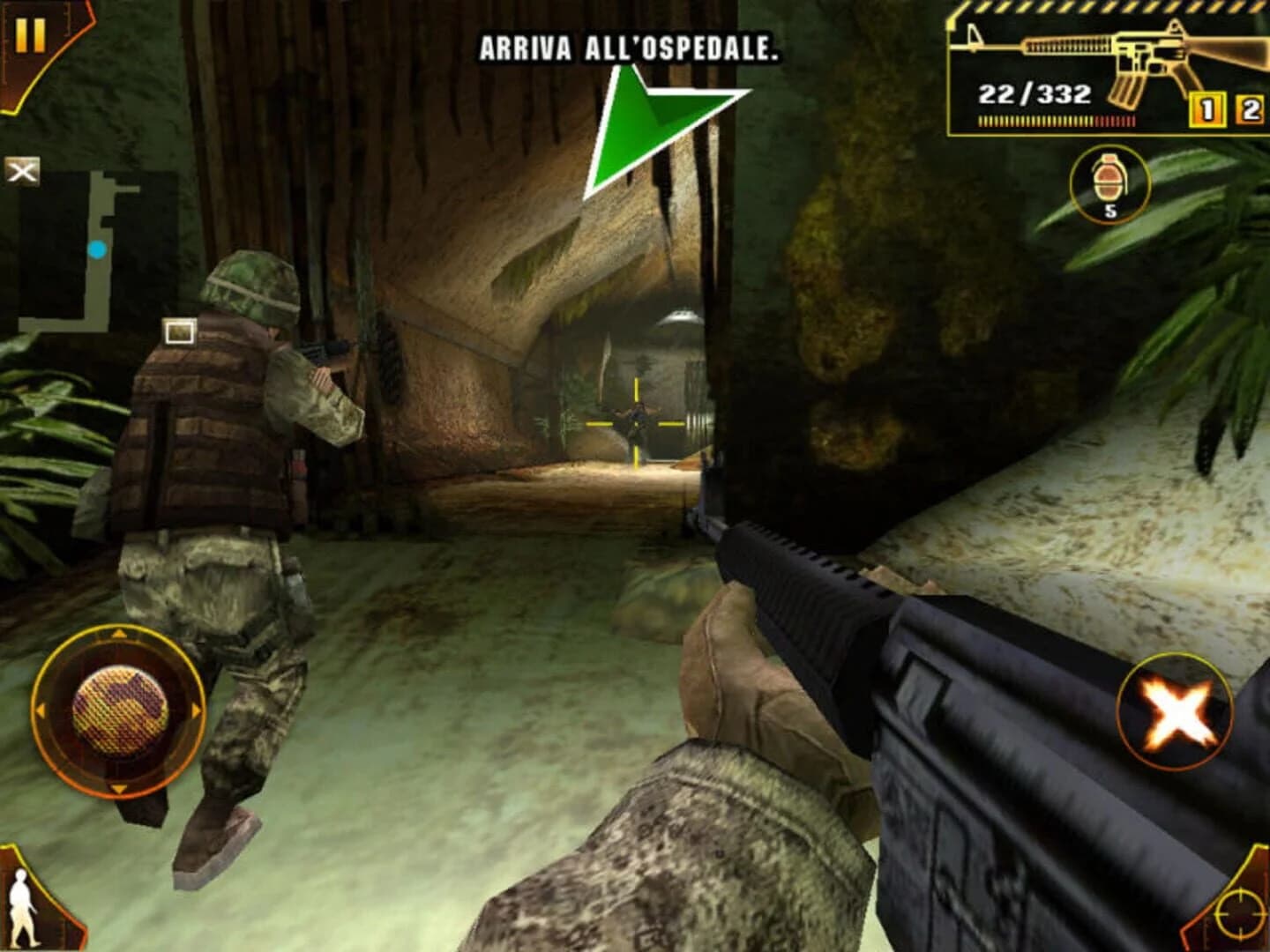Image resolution: width=1270 pixels, height=952 pixels.
Task: Tap the blue player dot on the minimap
Action: pyautogui.click(x=97, y=249)
